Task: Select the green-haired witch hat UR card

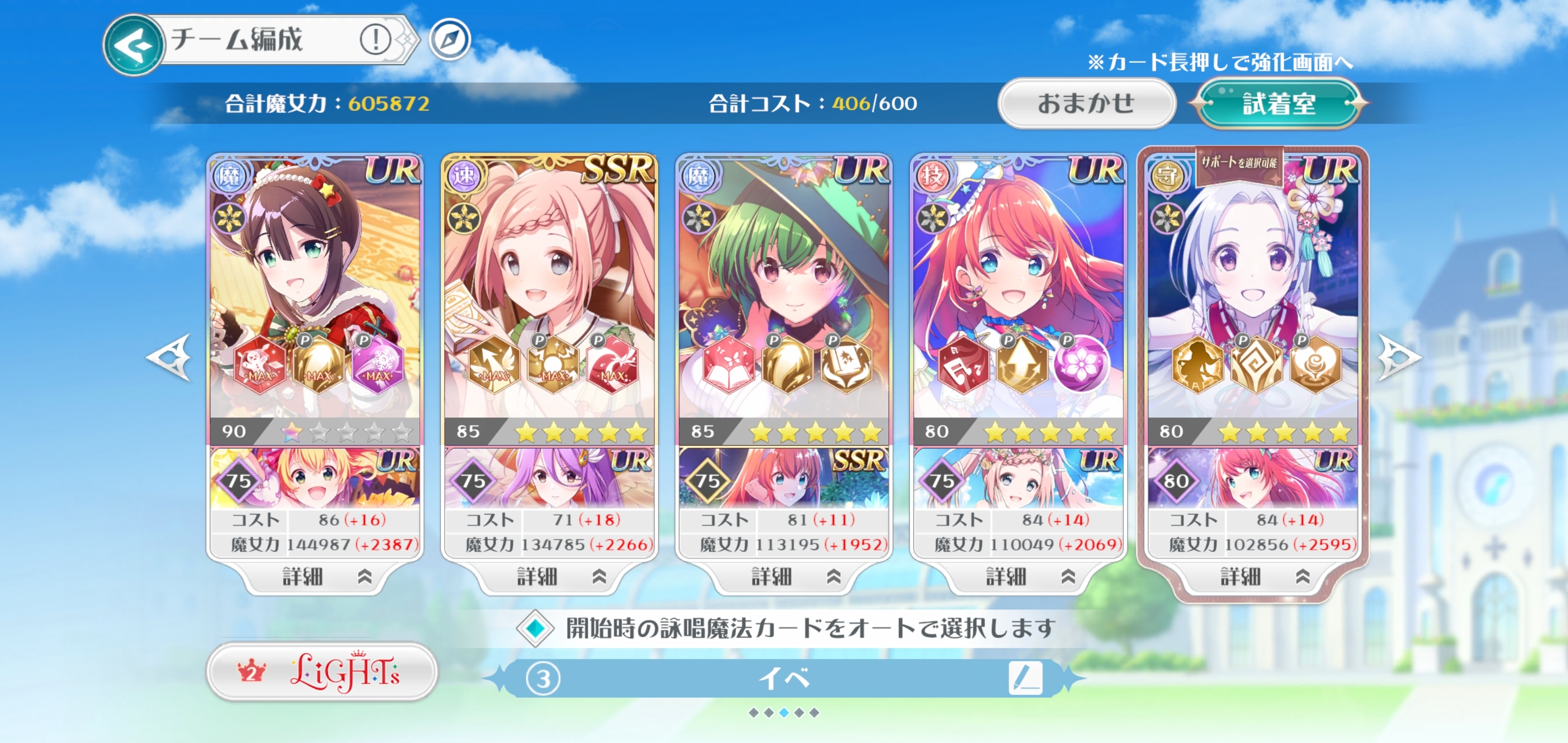Action: point(783,286)
